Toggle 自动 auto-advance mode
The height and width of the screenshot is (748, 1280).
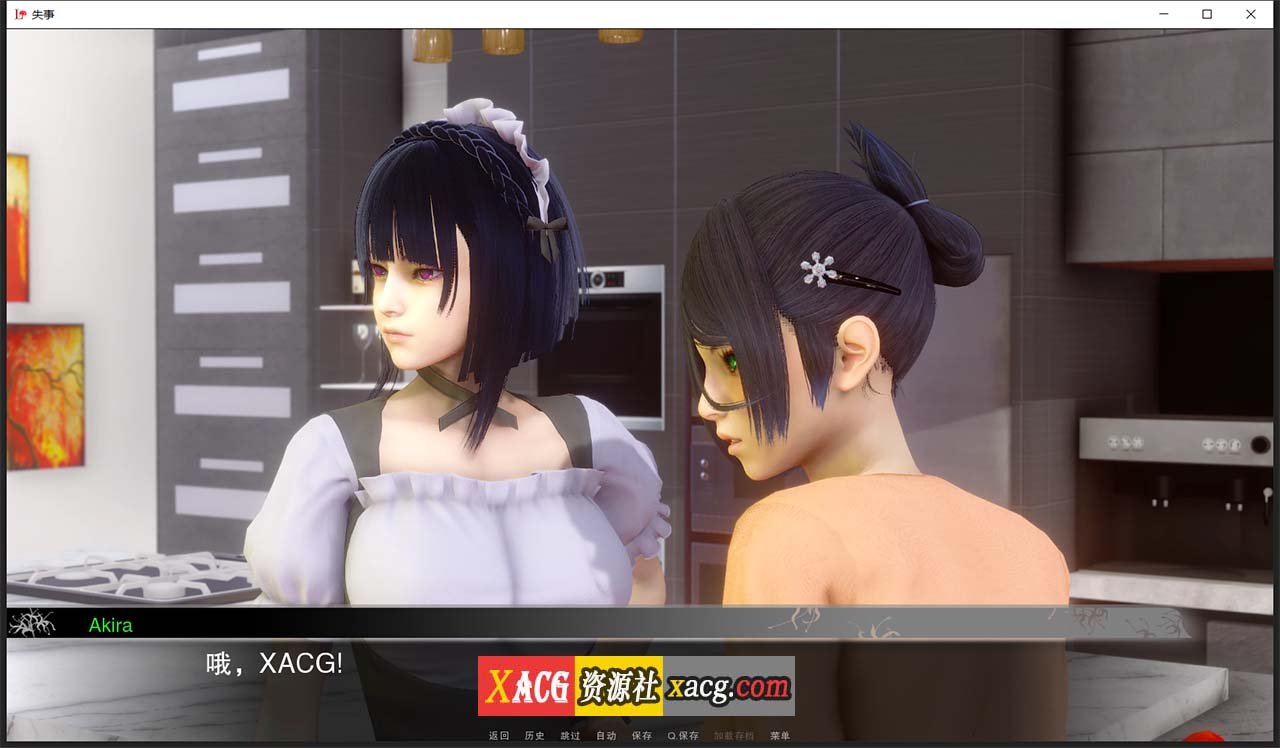point(605,735)
